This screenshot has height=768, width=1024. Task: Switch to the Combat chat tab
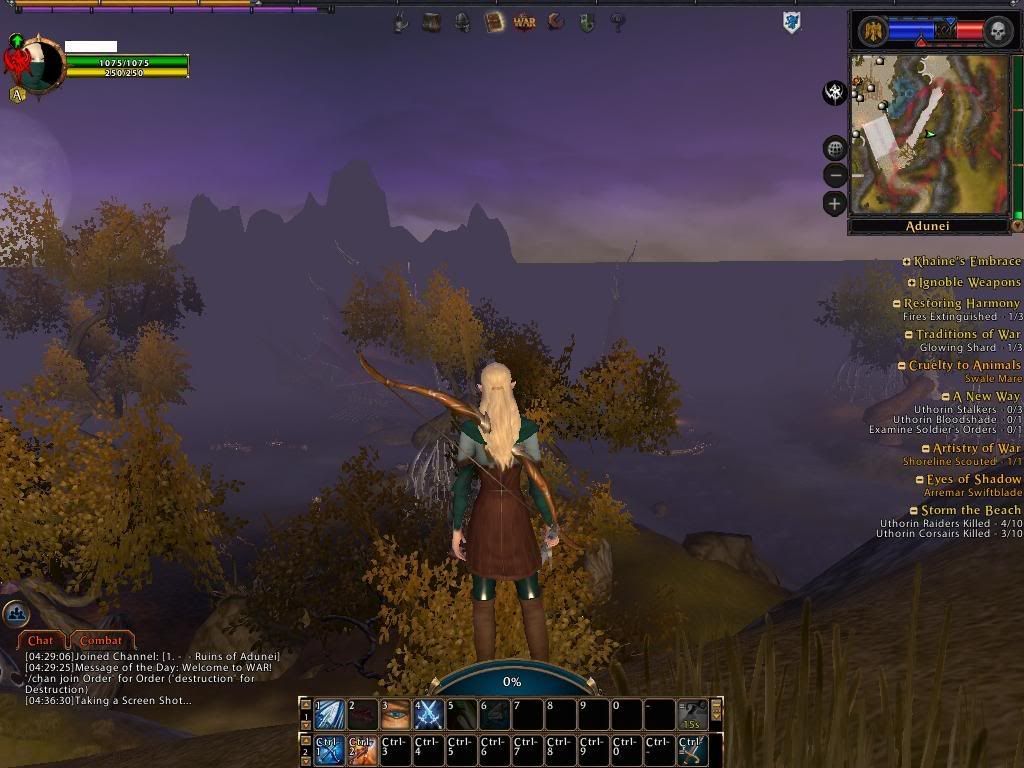(x=100, y=640)
